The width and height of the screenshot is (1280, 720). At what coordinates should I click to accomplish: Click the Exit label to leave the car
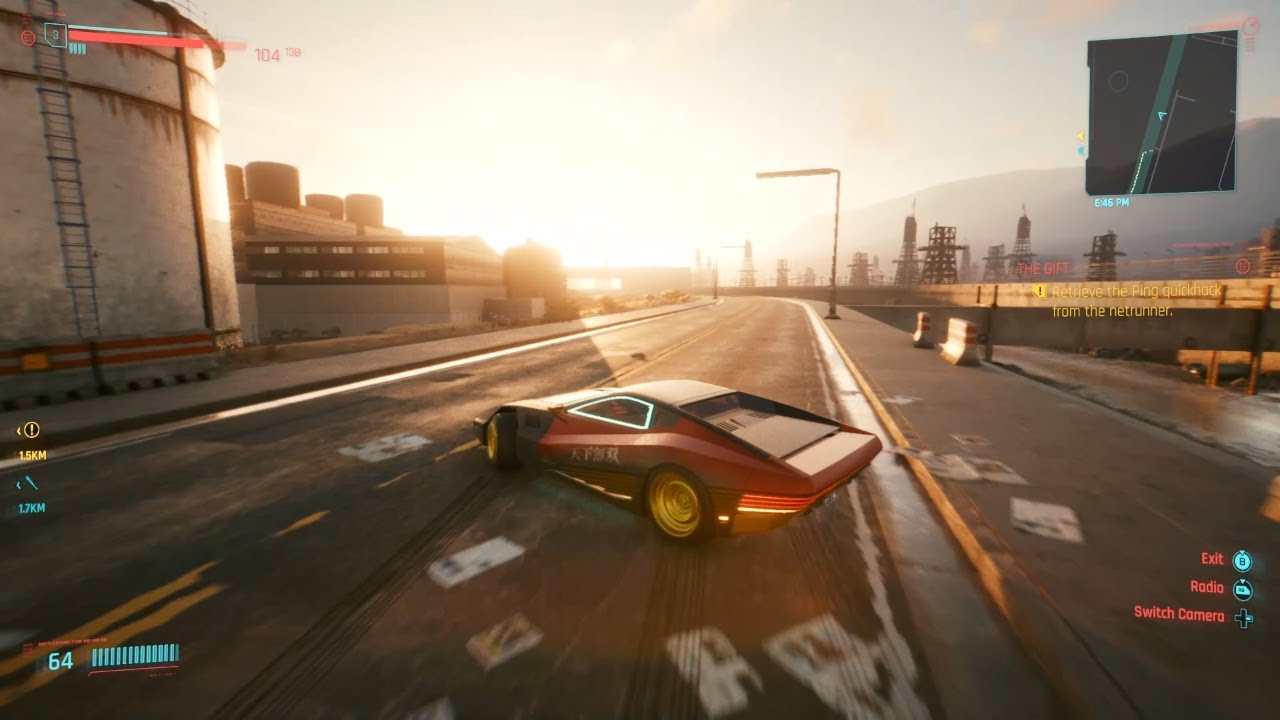[1211, 558]
